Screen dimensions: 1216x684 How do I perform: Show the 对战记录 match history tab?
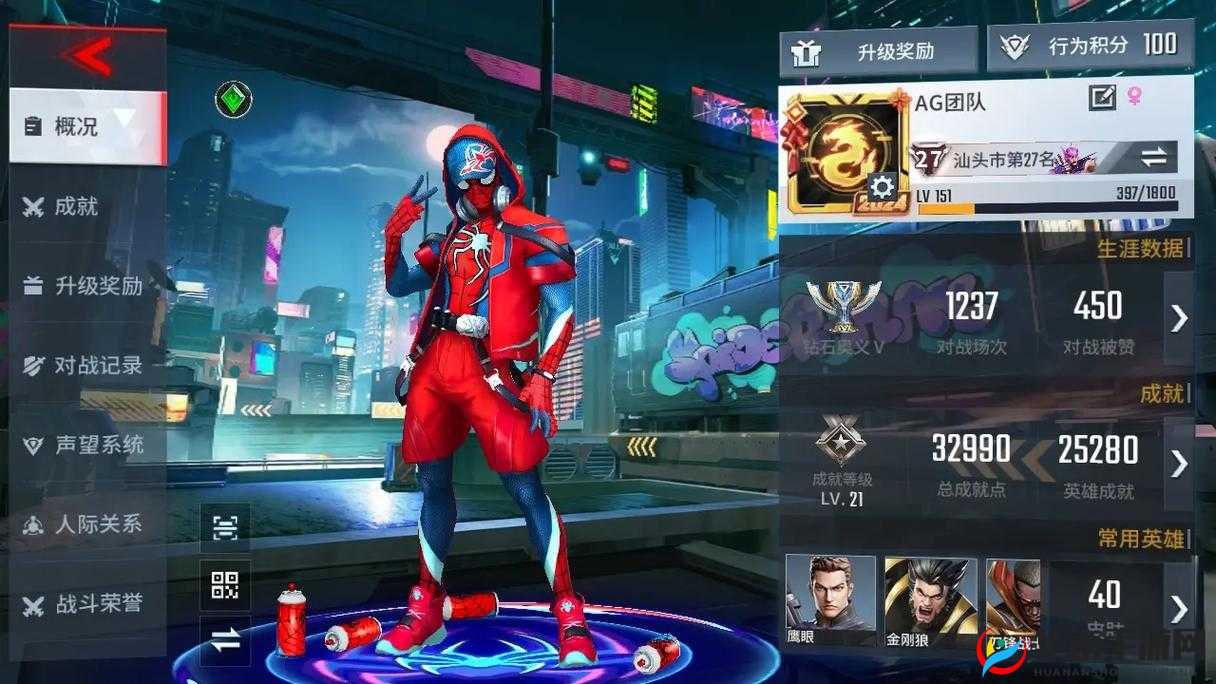[x=87, y=365]
